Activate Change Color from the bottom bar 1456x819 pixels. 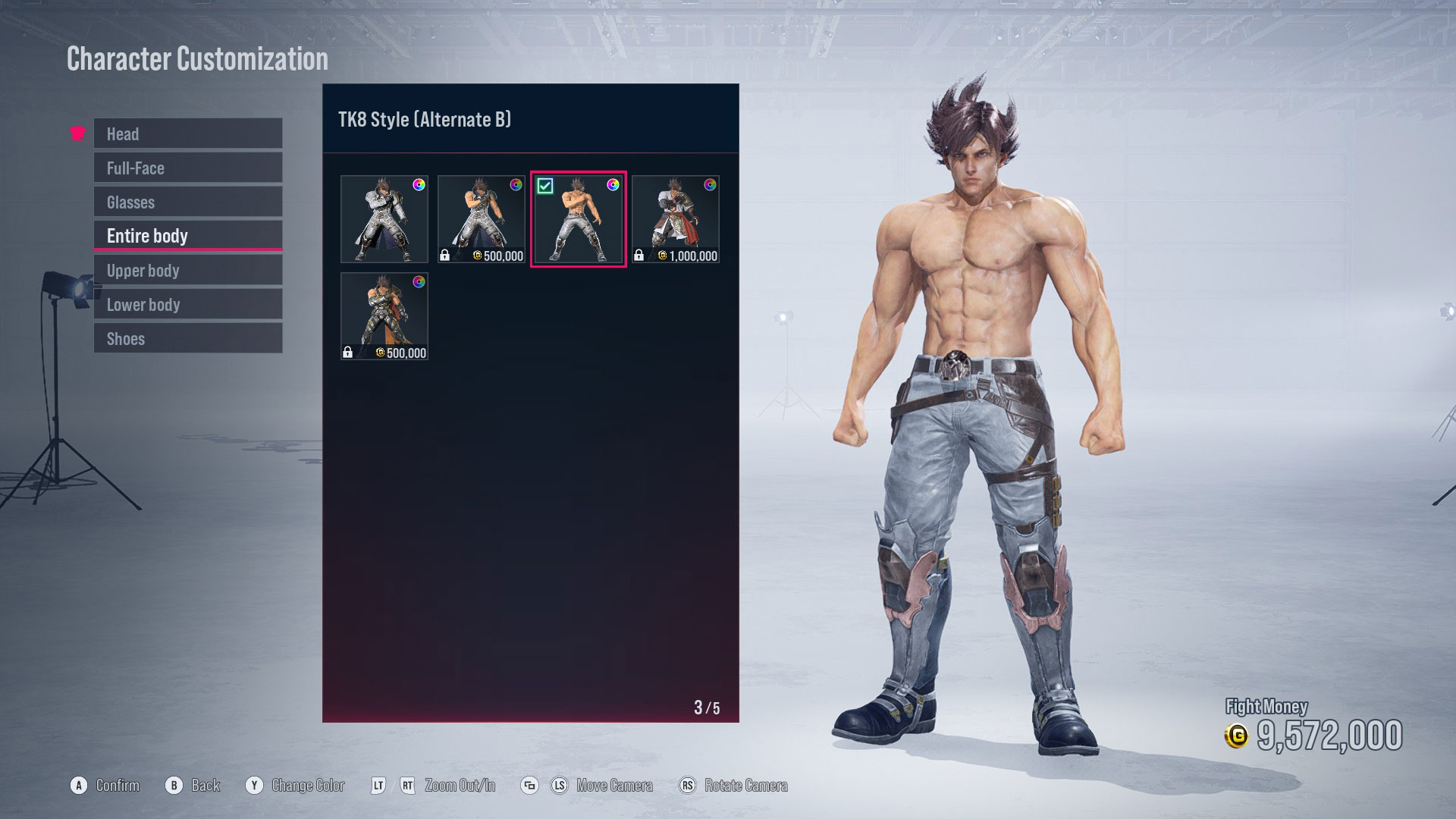click(308, 785)
